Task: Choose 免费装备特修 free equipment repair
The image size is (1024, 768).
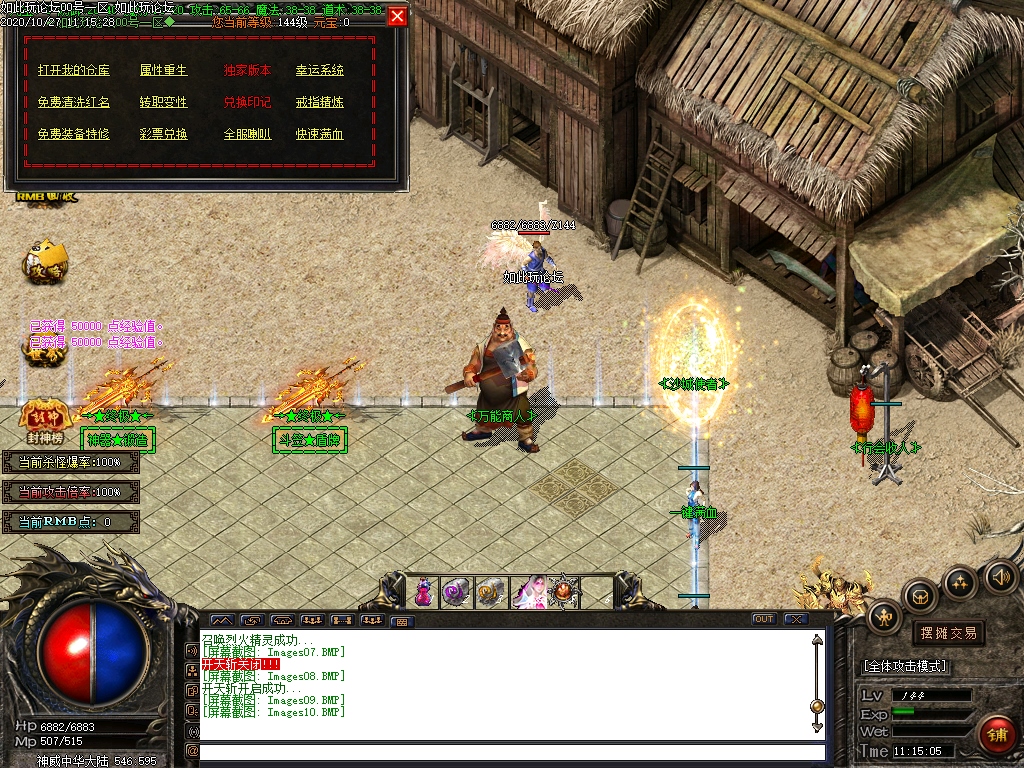Action: coord(74,134)
